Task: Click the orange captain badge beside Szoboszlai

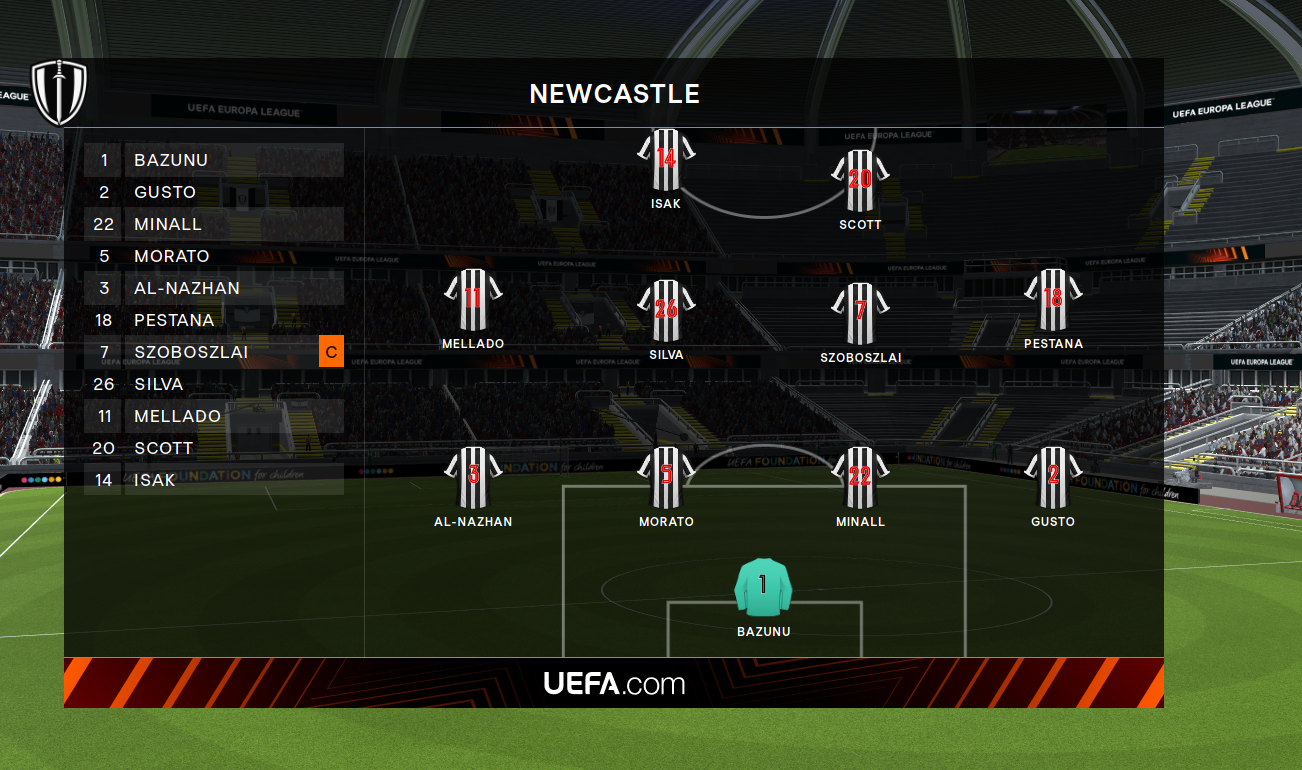Action: (x=331, y=352)
